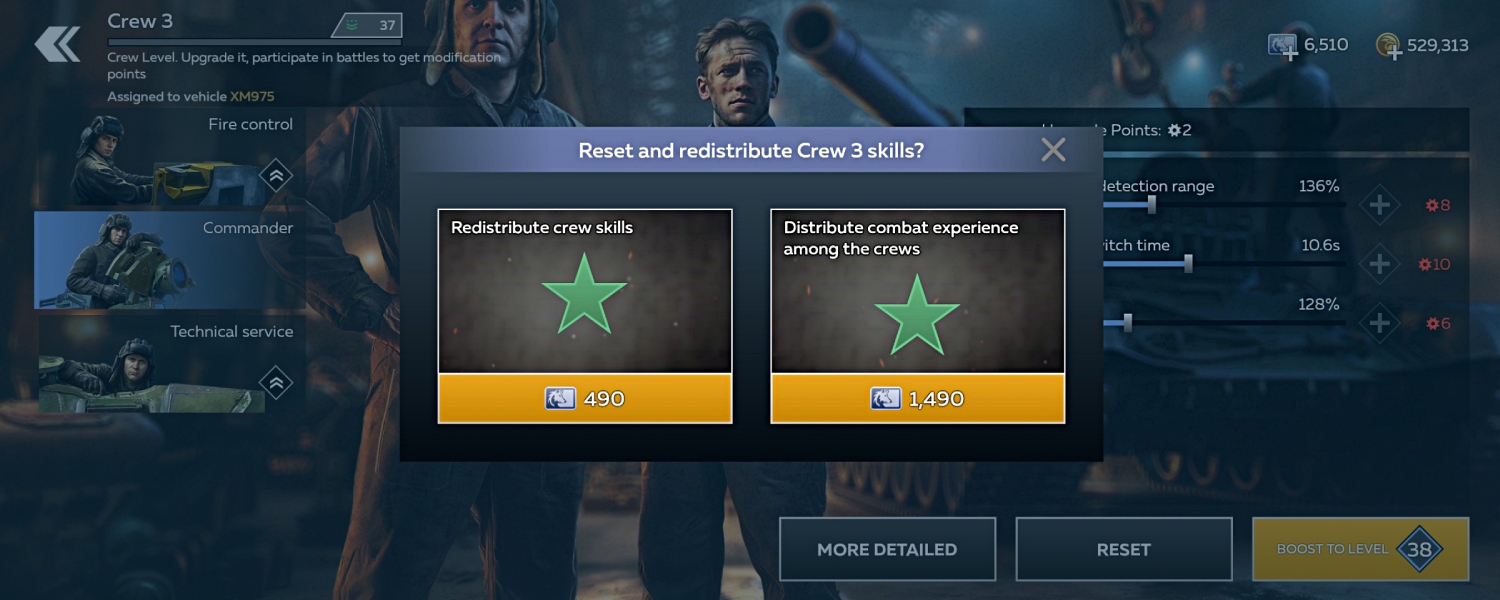Buy Distribute combat experience for 1,490
Screen dimensions: 1500x600
(x=917, y=398)
